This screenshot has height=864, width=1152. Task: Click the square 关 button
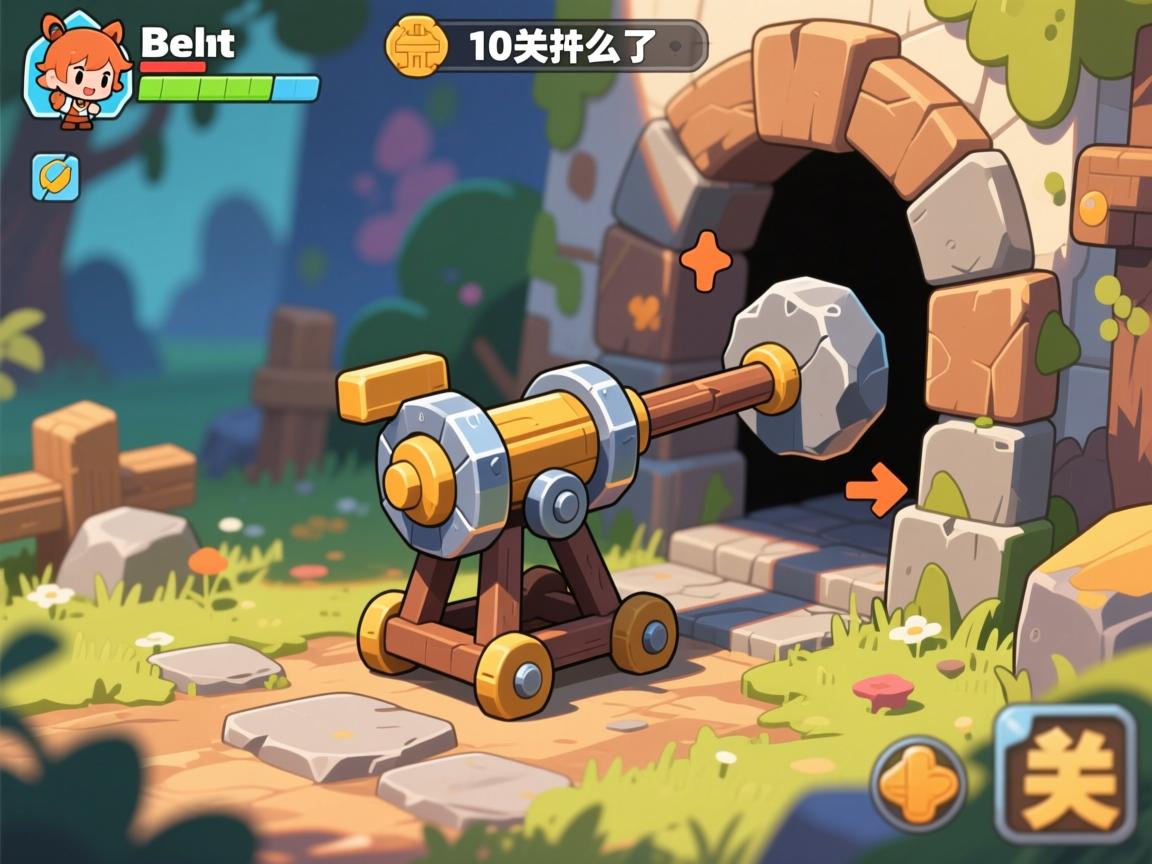tap(1066, 773)
